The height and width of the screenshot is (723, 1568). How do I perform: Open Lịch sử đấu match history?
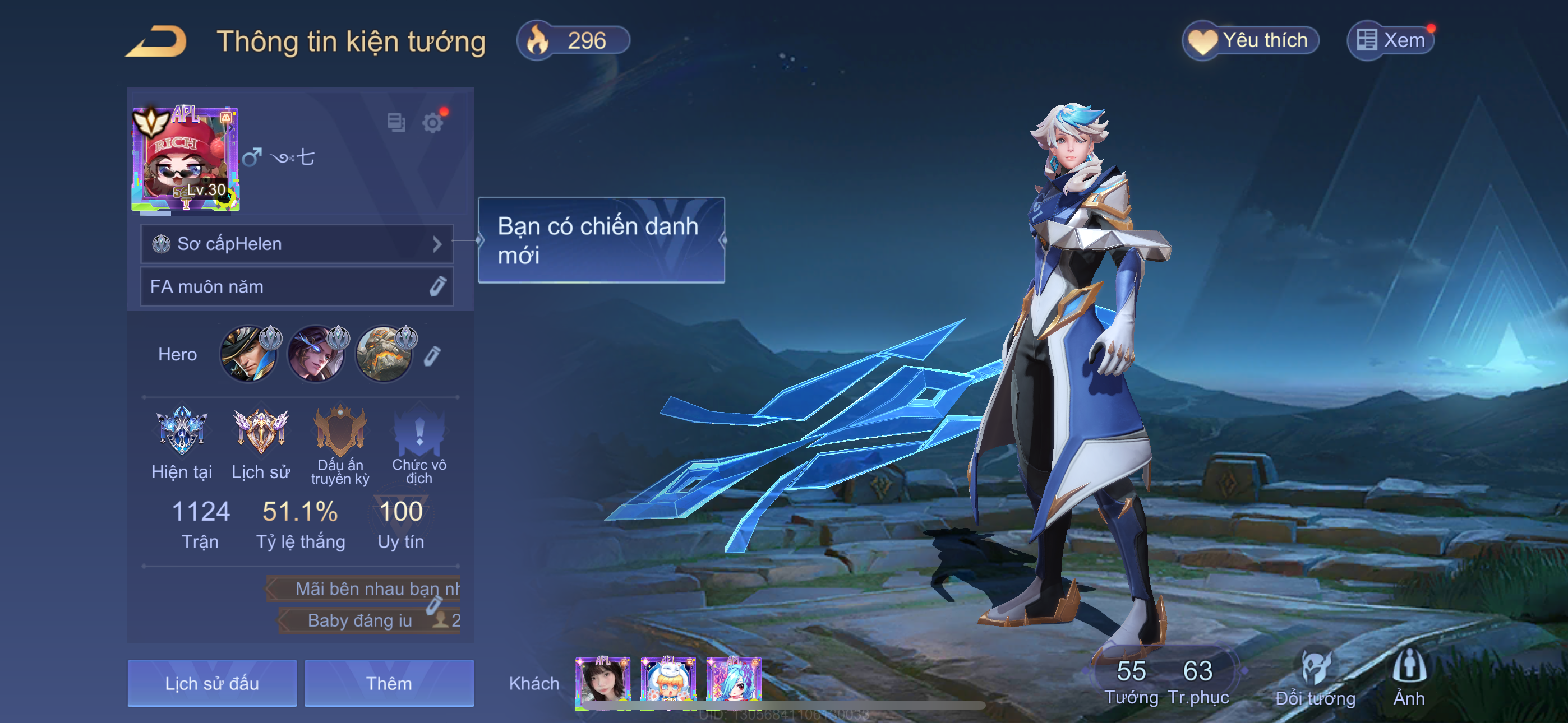point(212,683)
